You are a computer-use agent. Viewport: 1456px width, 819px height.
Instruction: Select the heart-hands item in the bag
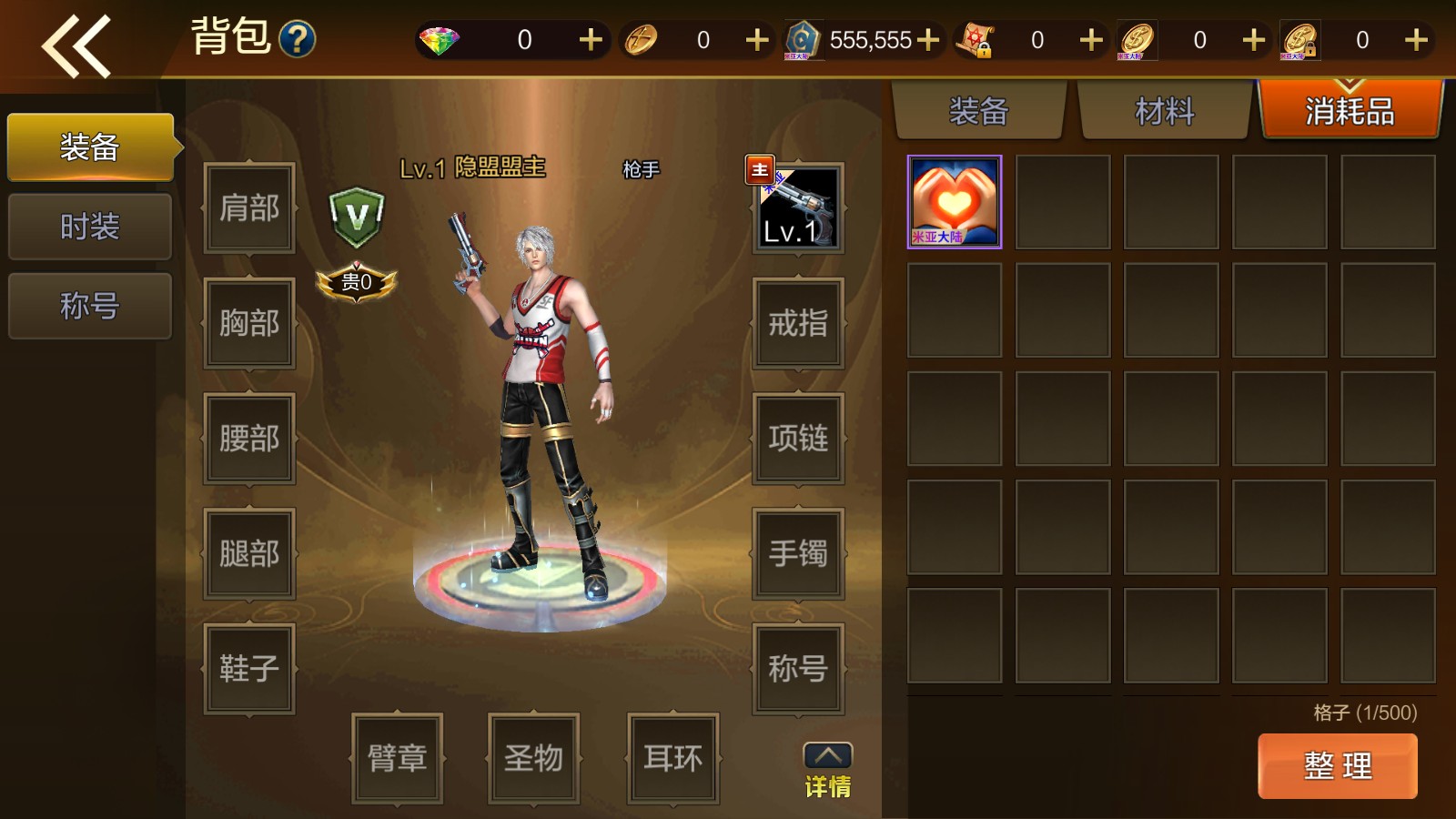(954, 202)
